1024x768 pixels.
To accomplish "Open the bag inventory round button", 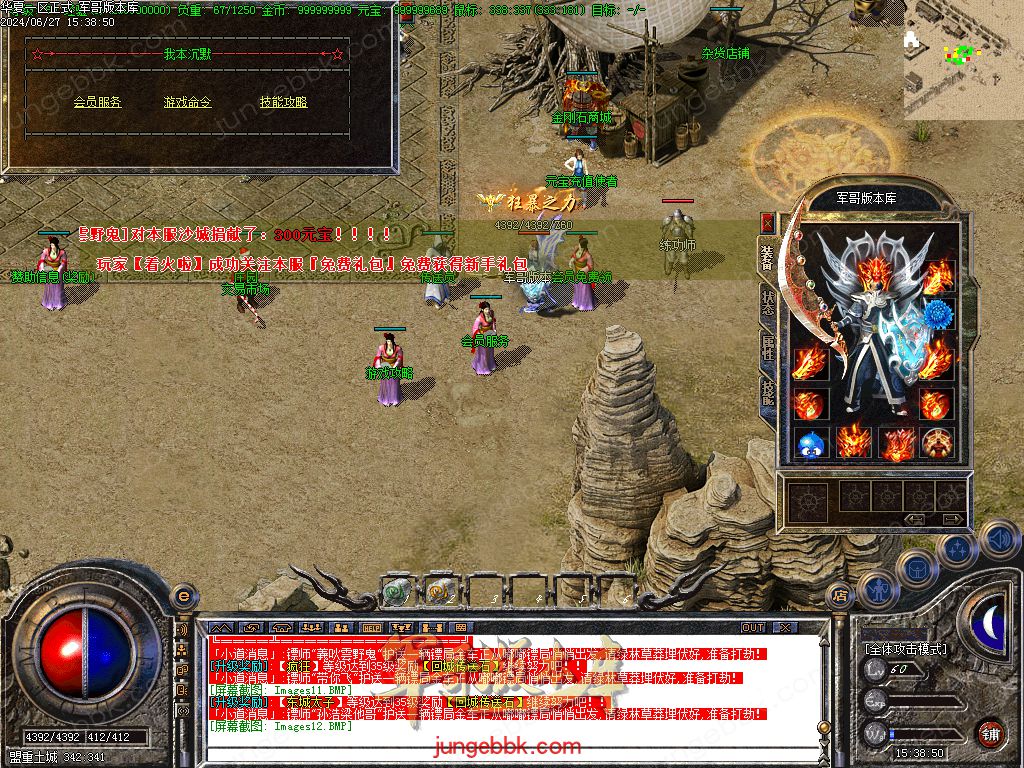I will tap(914, 567).
